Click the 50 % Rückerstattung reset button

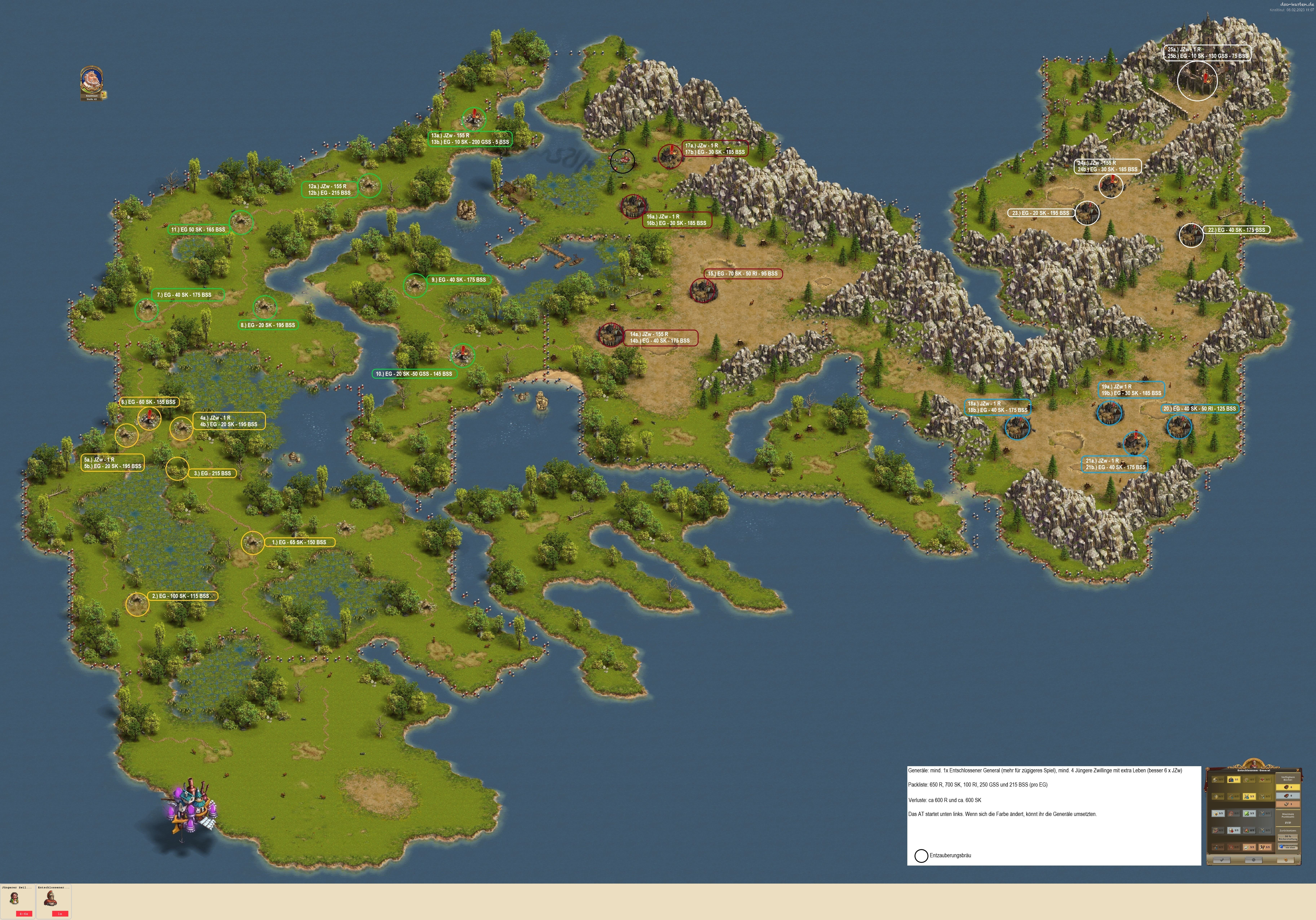point(1288,837)
